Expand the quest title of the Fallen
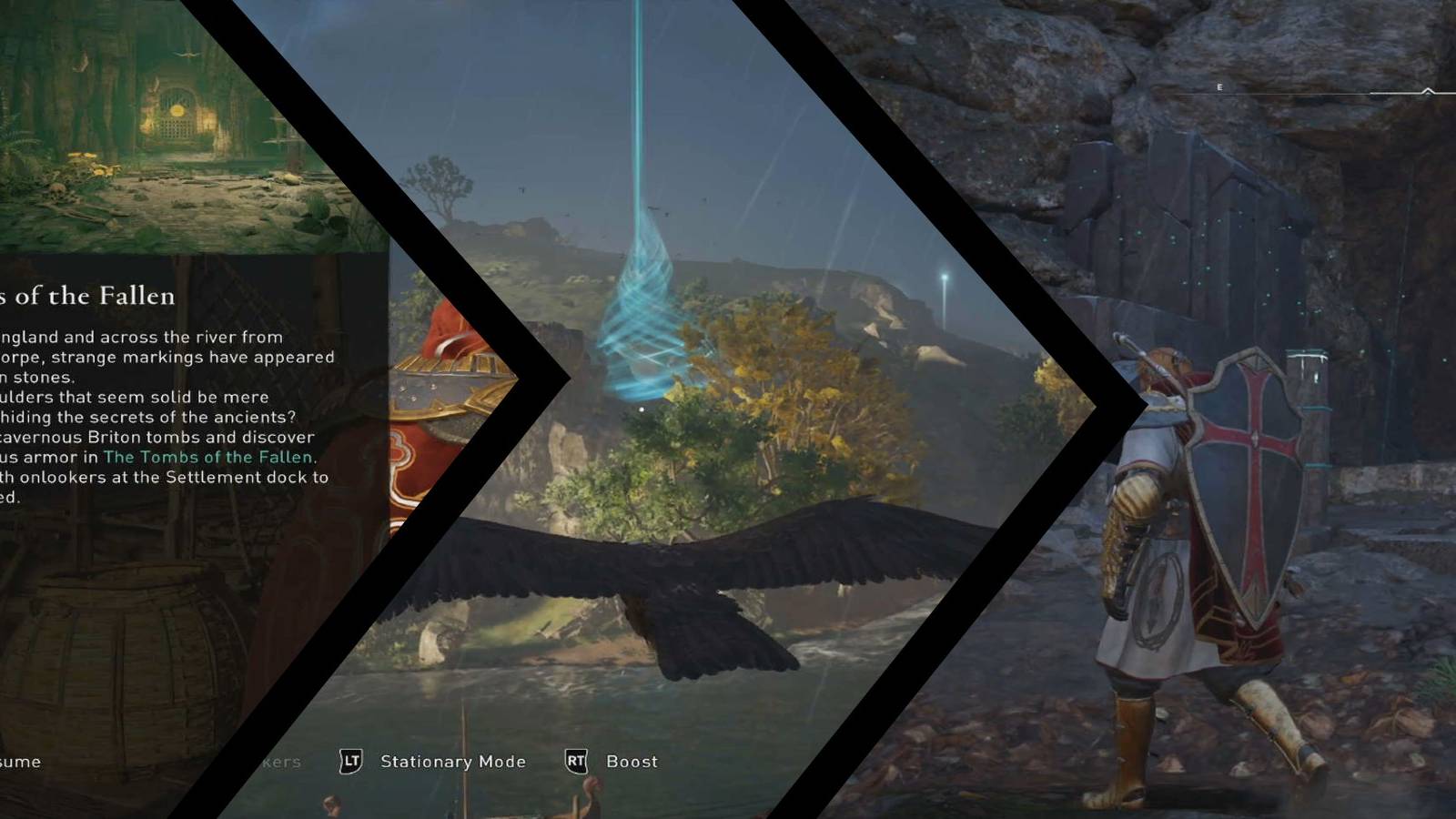 tap(86, 296)
